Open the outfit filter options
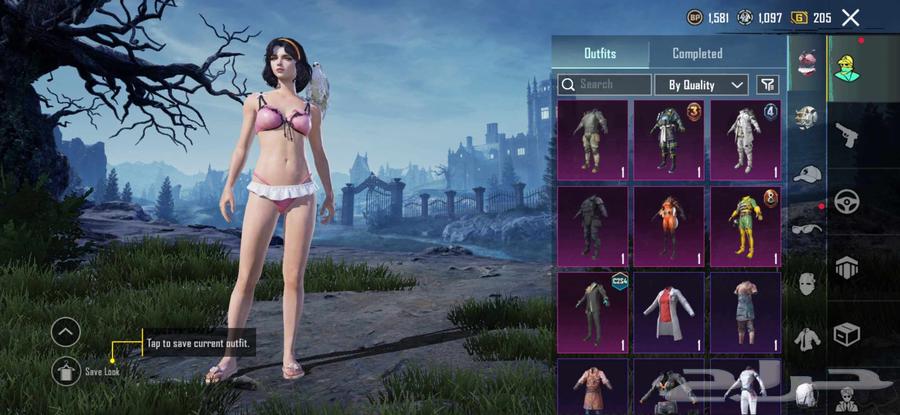This screenshot has width=900, height=415. point(767,85)
